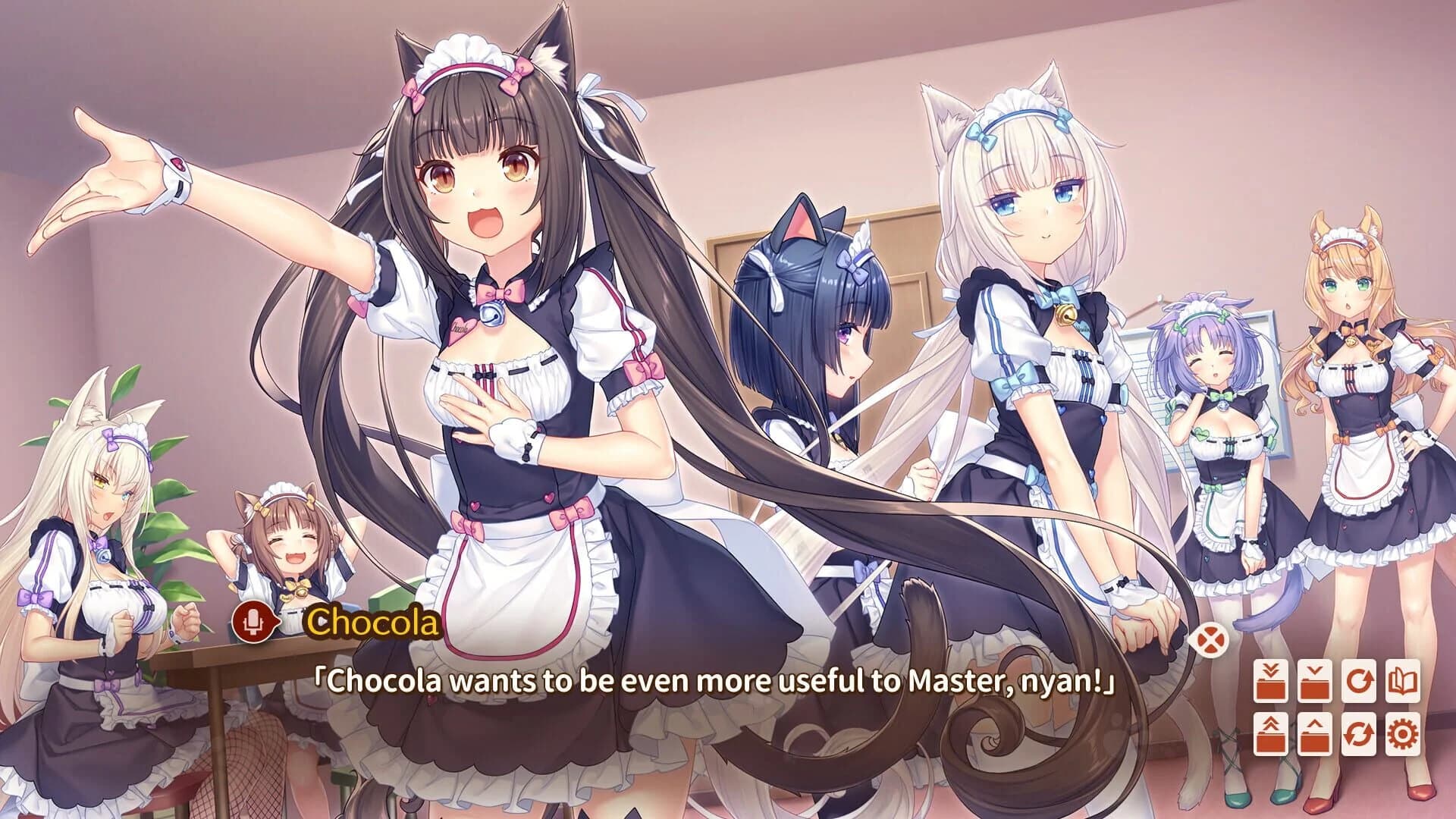Select the Chocola name tag

tap(372, 623)
